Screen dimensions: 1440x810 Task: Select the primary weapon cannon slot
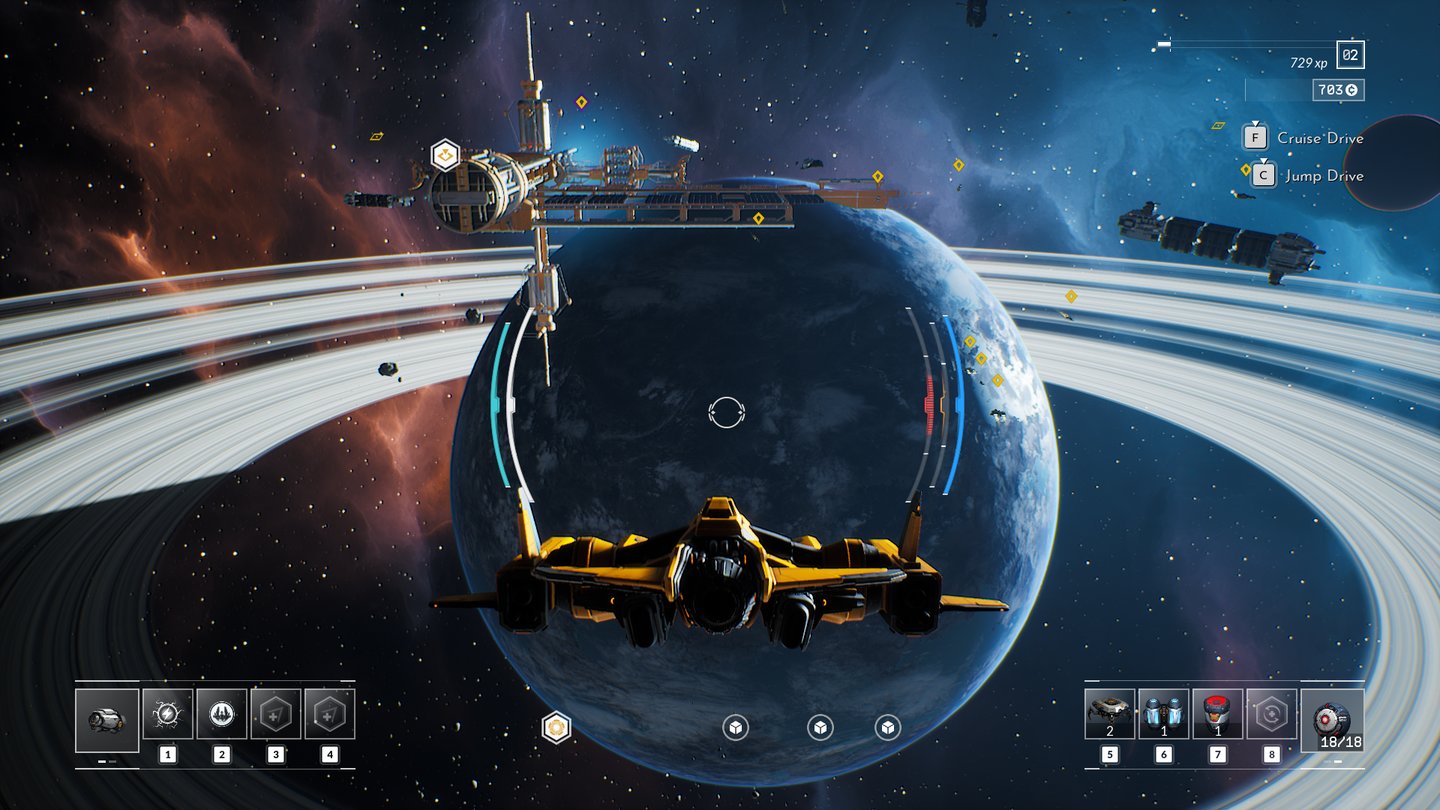[x=107, y=720]
